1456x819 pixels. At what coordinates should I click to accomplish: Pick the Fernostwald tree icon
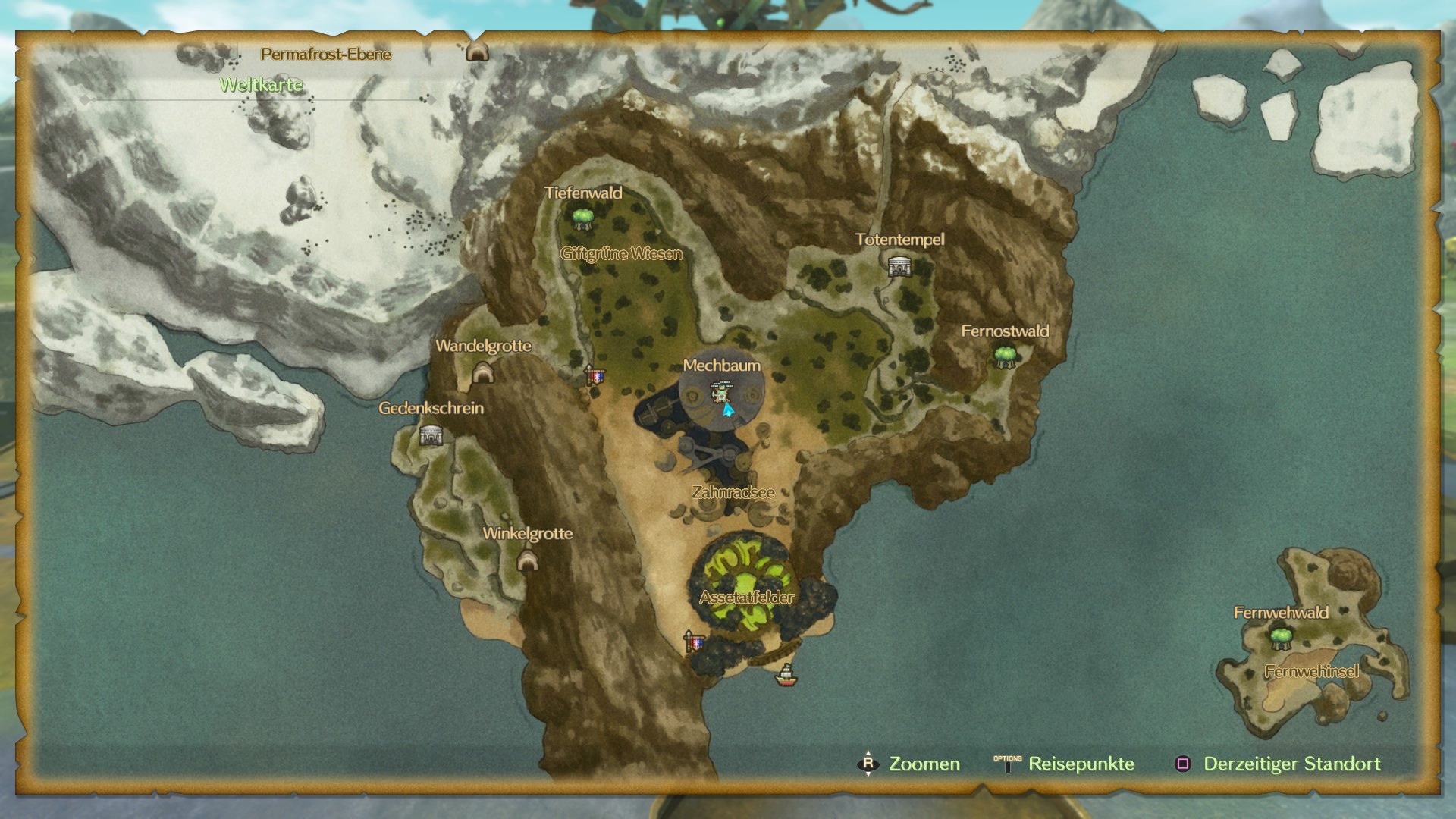[x=1005, y=356]
